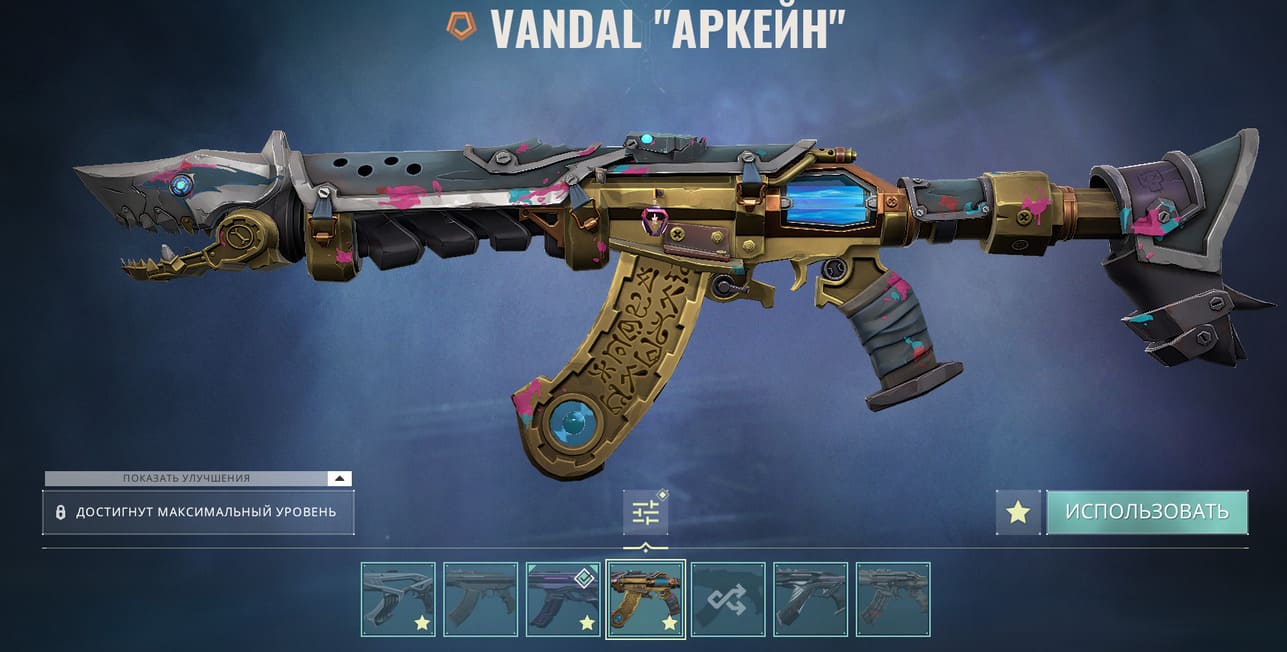
Task: Expand the ПОКАЗАТЬ УЛУЧШЕНИЯ upgrades panel
Action: click(x=340, y=479)
